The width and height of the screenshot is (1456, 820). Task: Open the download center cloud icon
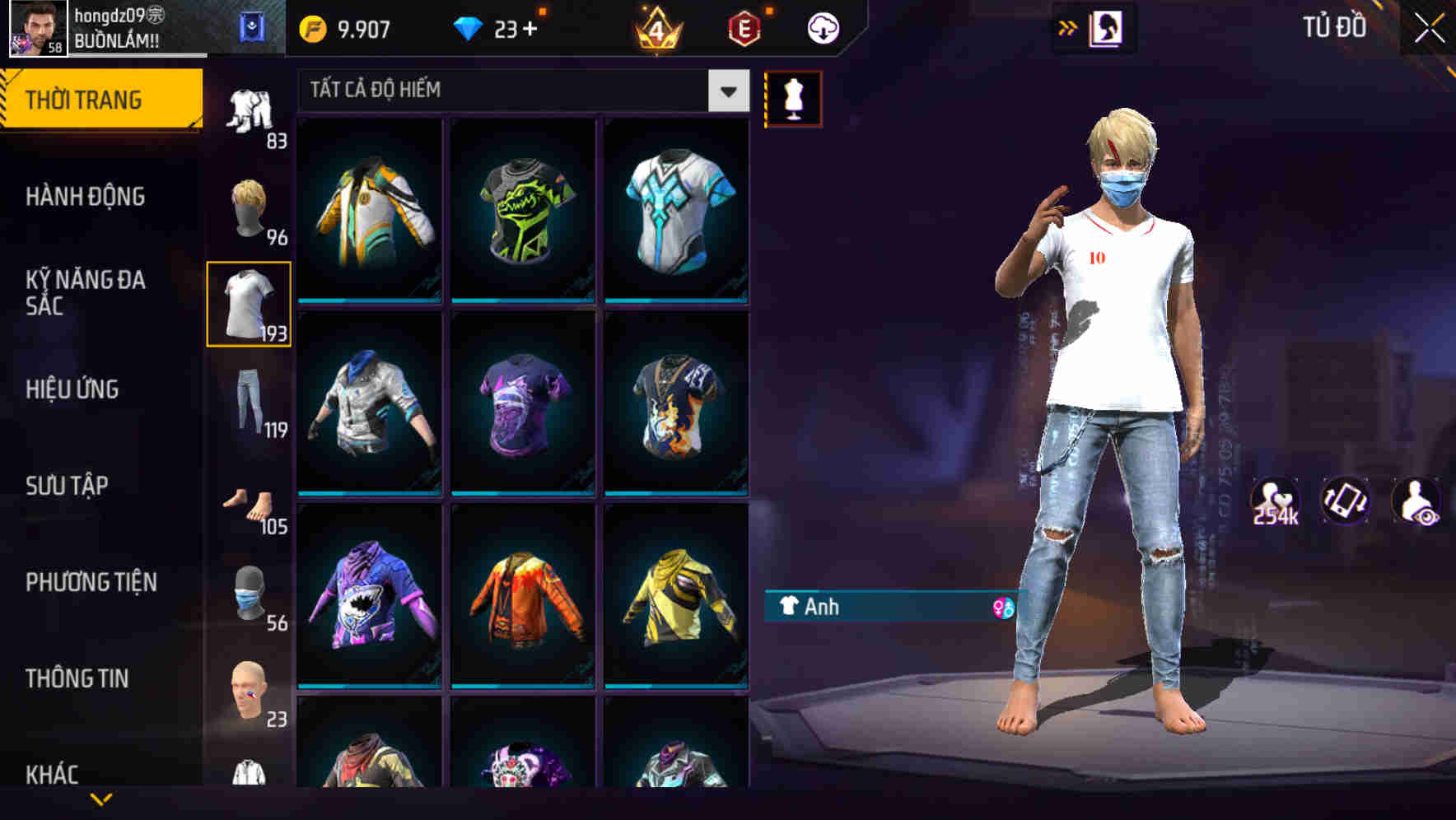(822, 27)
